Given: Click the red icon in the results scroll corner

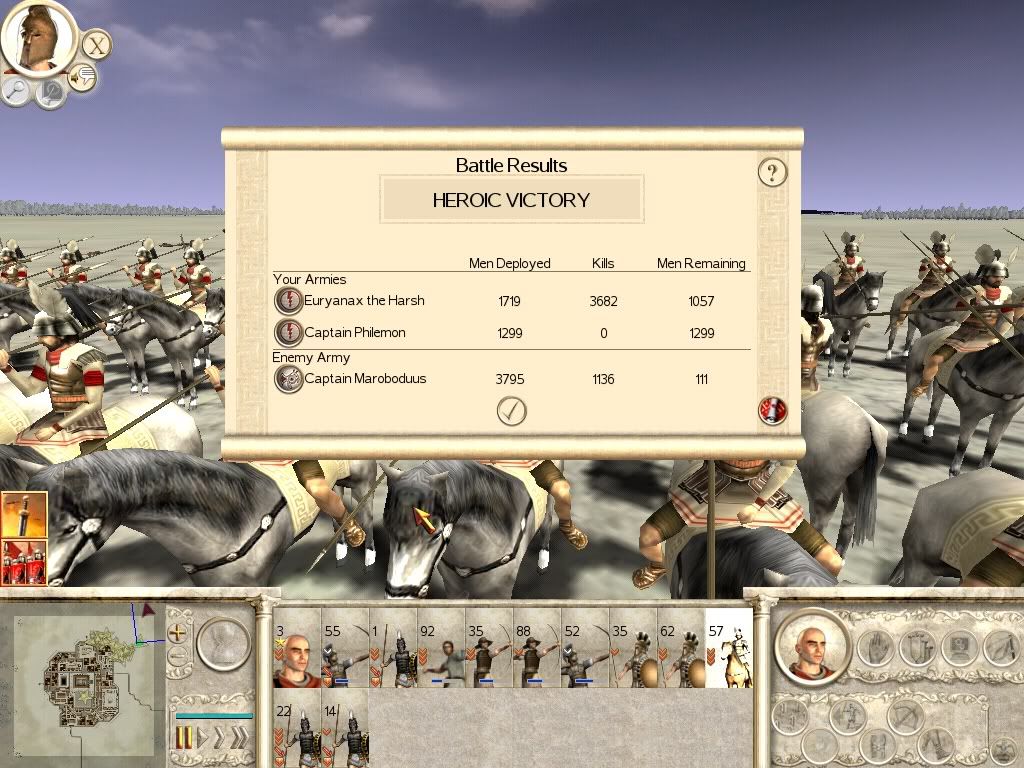Looking at the screenshot, I should click(772, 410).
